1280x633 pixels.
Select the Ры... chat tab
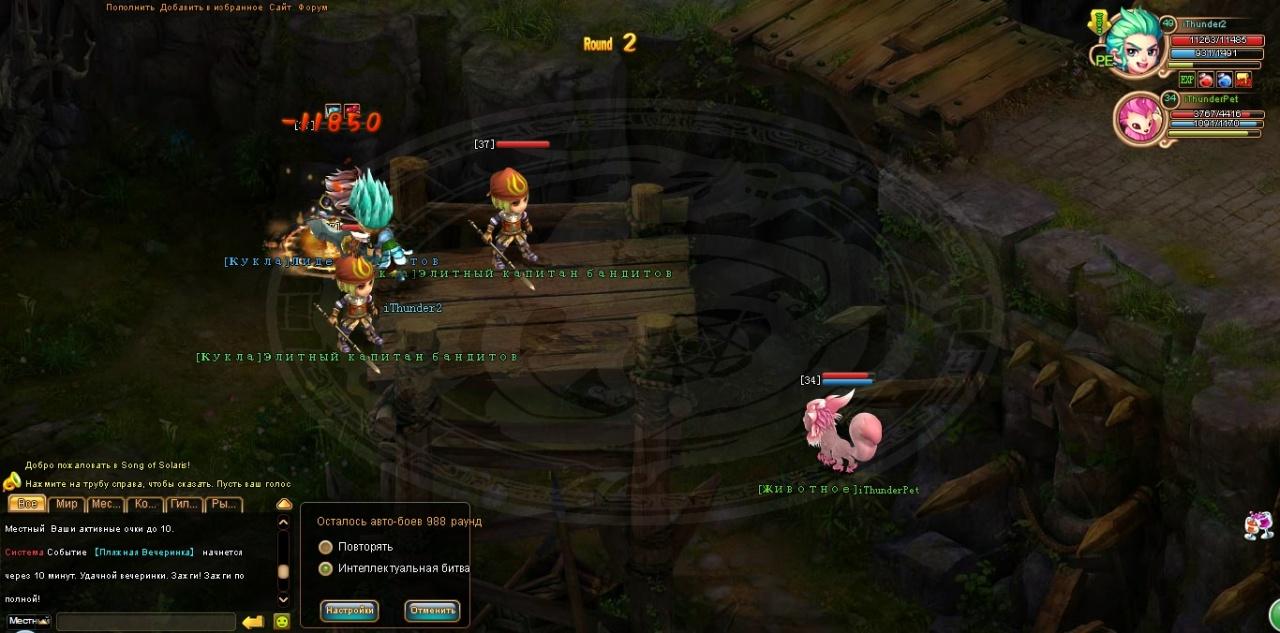(x=224, y=504)
